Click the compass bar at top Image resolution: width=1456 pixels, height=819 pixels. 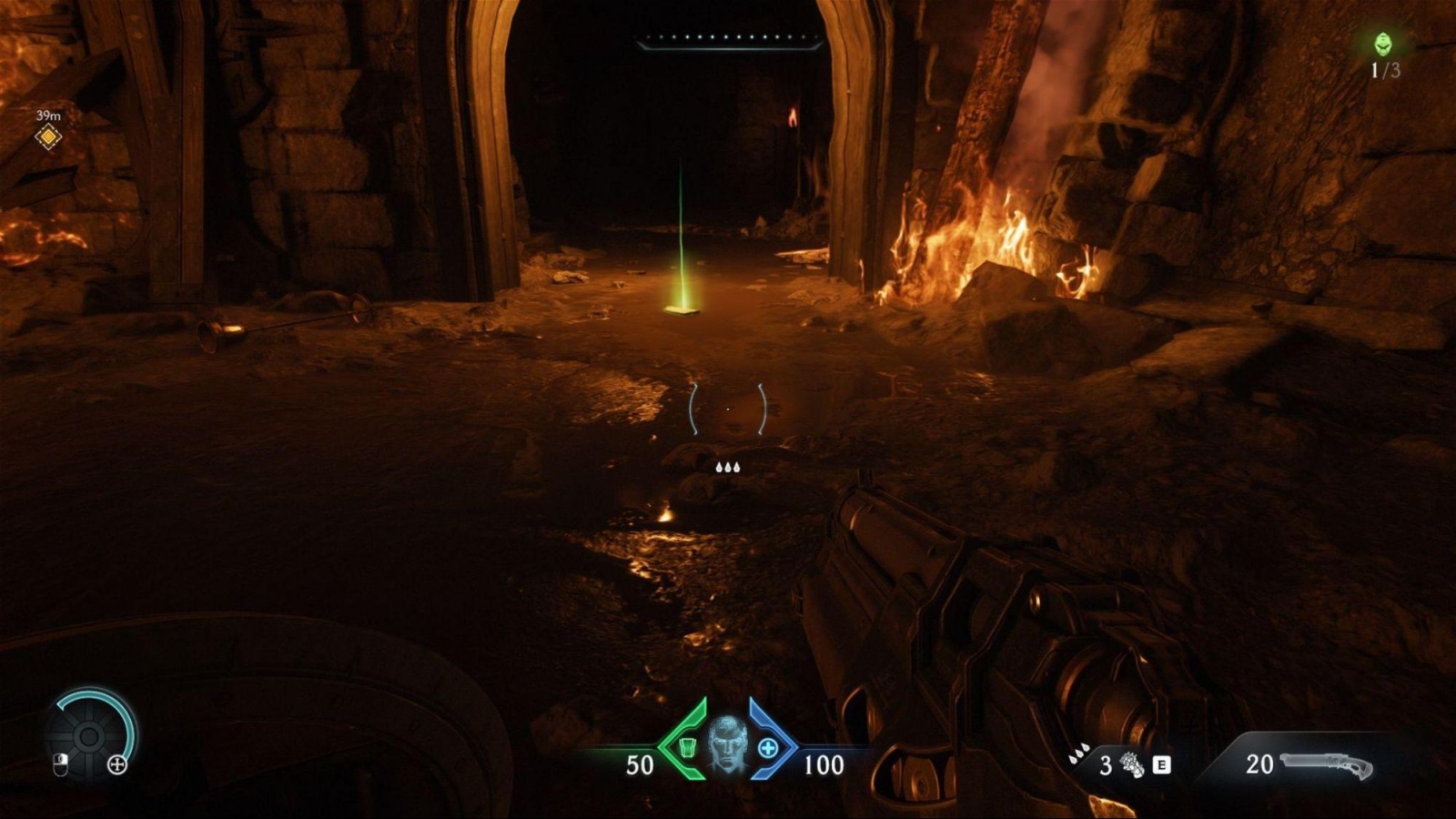pyautogui.click(x=728, y=40)
